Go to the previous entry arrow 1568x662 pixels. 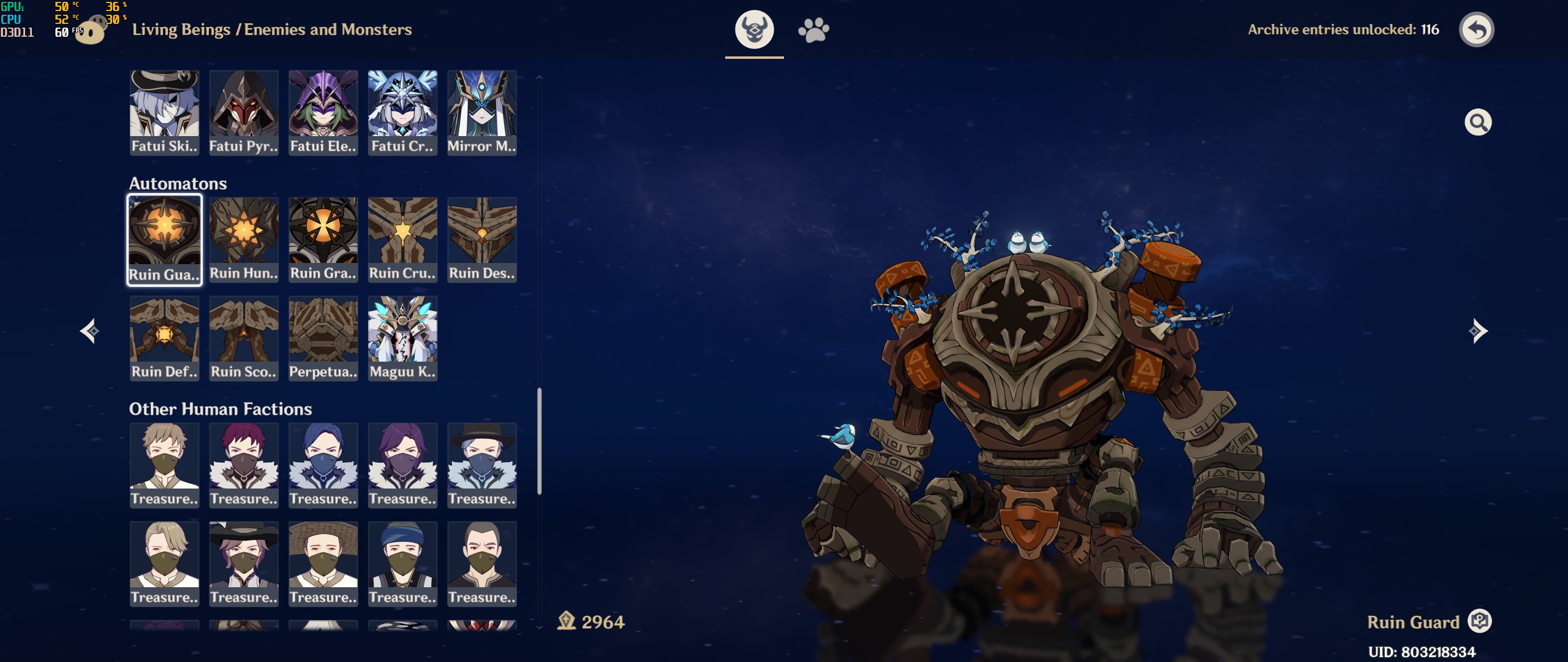tap(90, 331)
